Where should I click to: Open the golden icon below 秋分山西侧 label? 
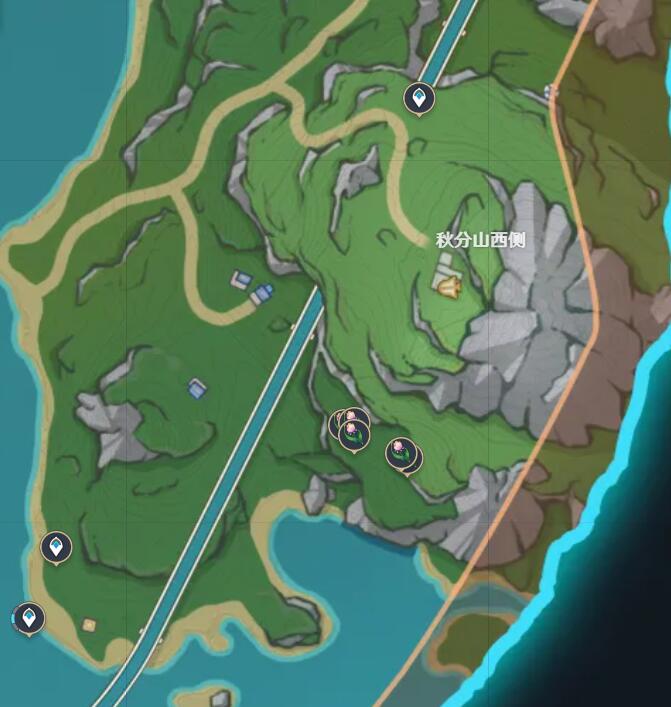click(x=447, y=287)
